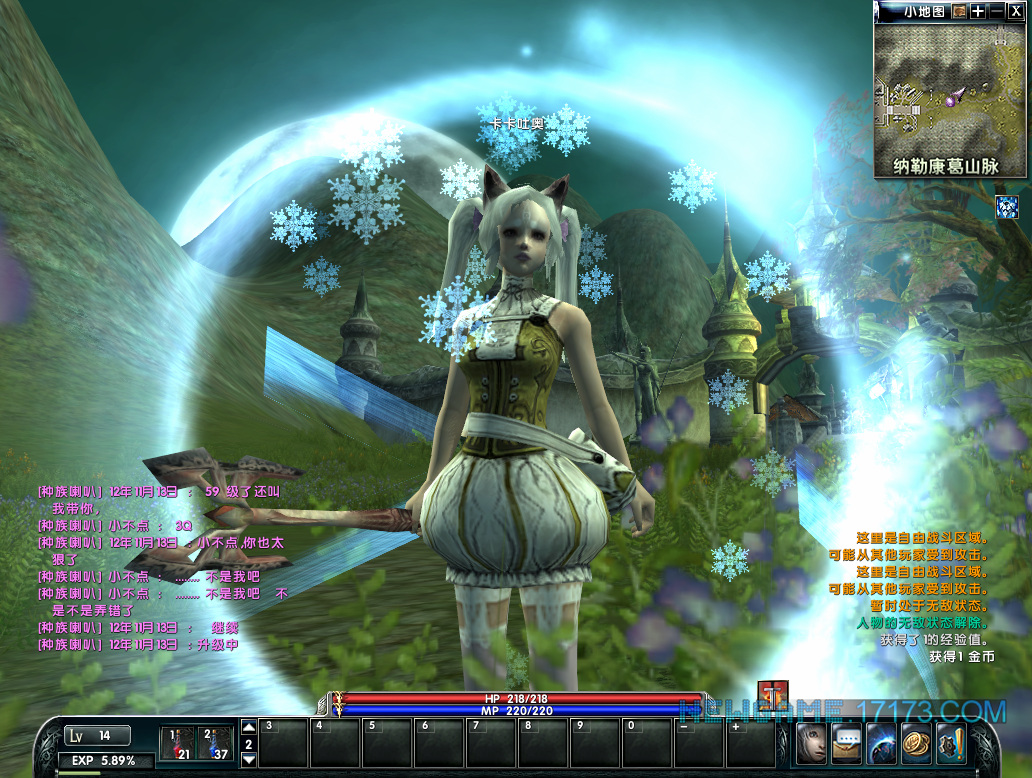The image size is (1032, 778).
Task: Open the gold coin shop icon
Action: (x=916, y=743)
